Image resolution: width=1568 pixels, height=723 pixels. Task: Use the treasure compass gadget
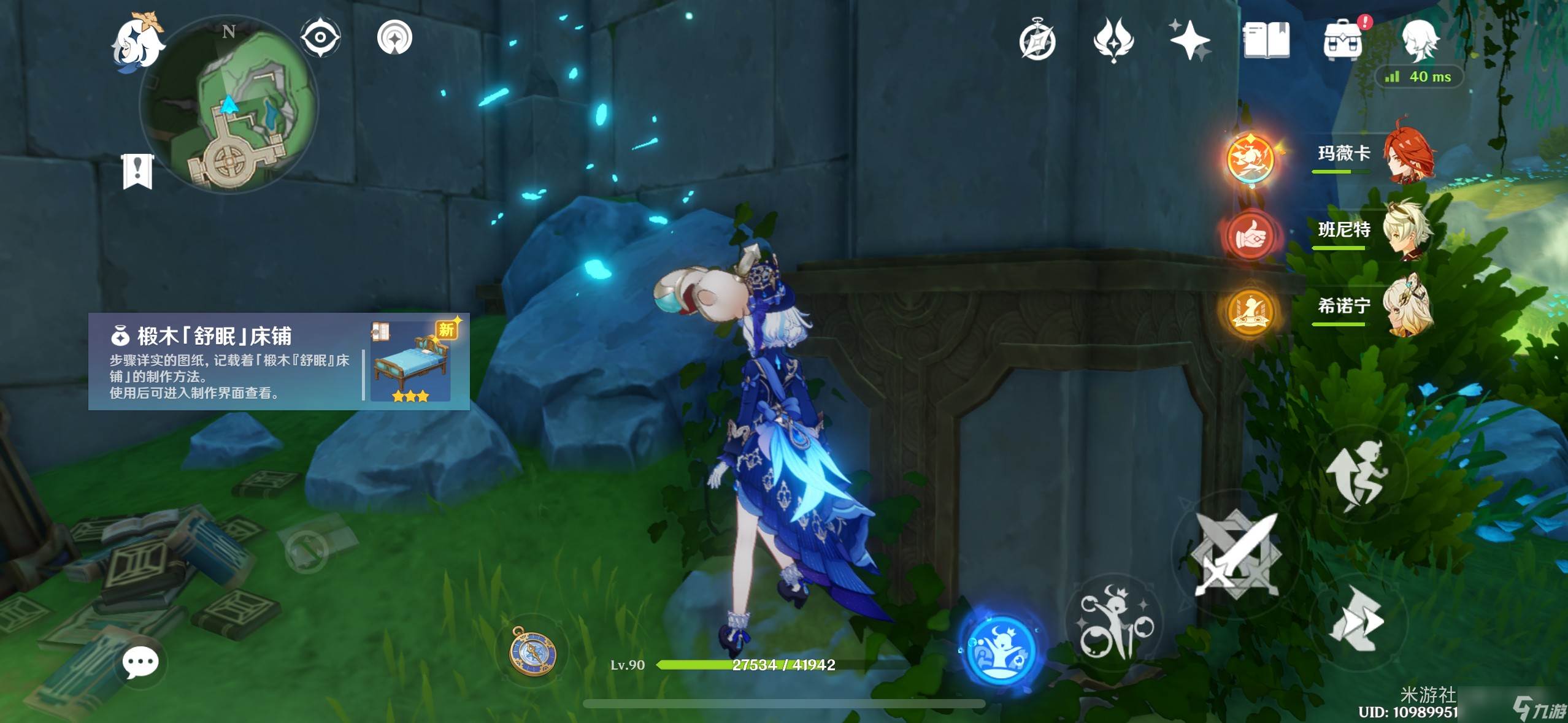coord(533,651)
